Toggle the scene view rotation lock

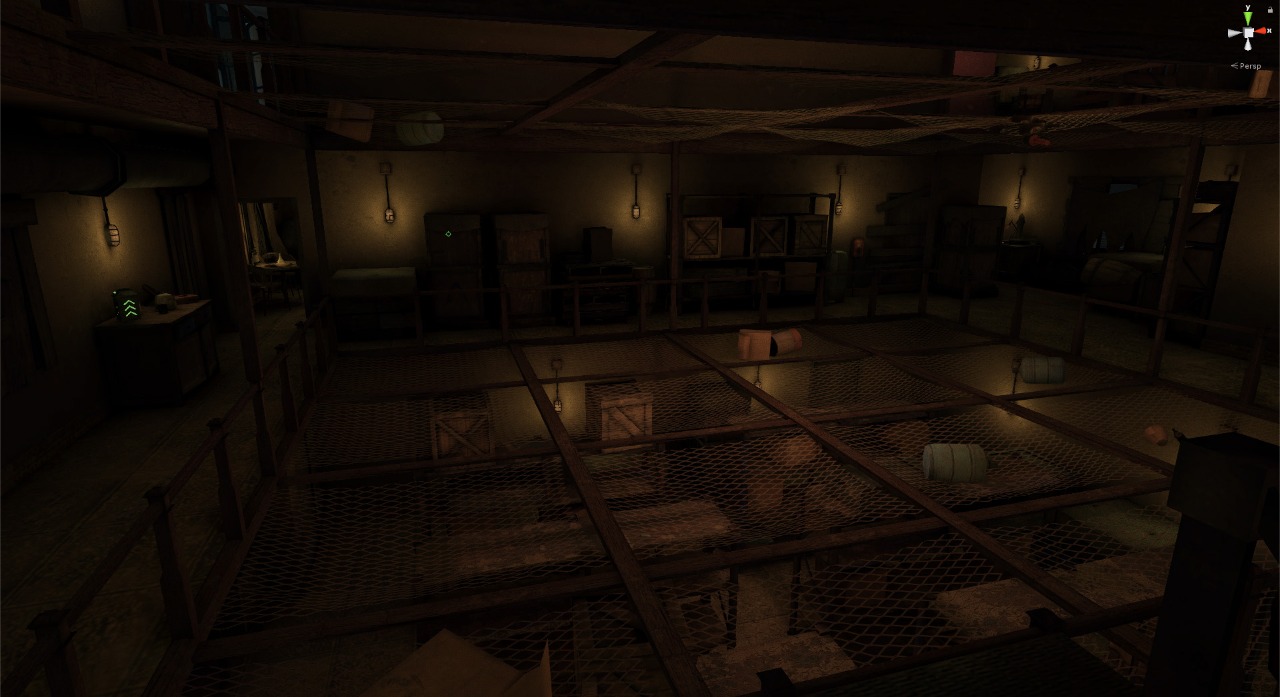(x=1270, y=10)
